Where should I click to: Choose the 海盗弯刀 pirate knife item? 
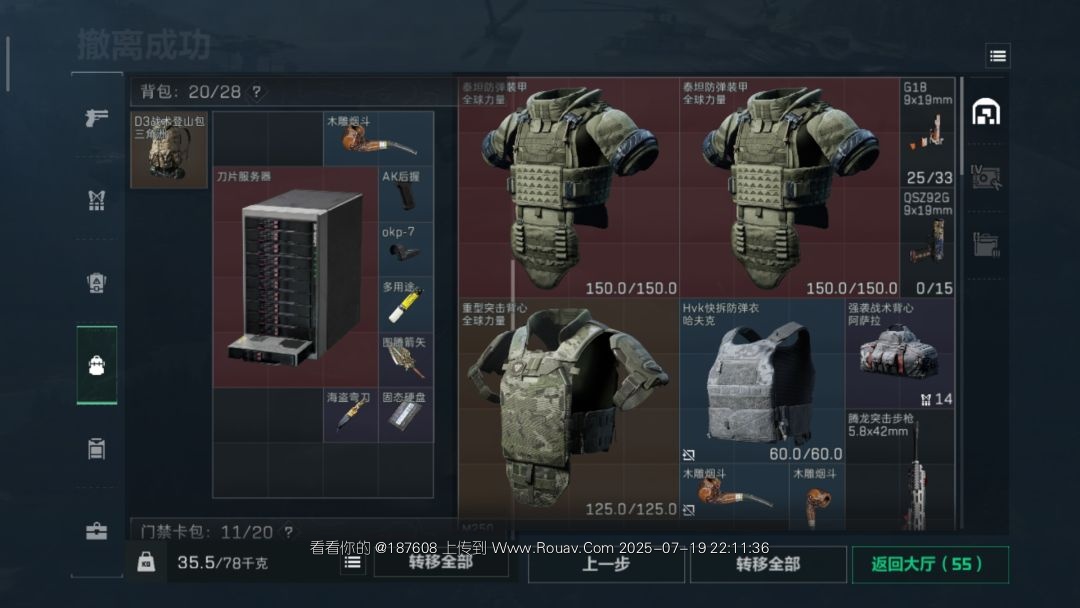(350, 415)
